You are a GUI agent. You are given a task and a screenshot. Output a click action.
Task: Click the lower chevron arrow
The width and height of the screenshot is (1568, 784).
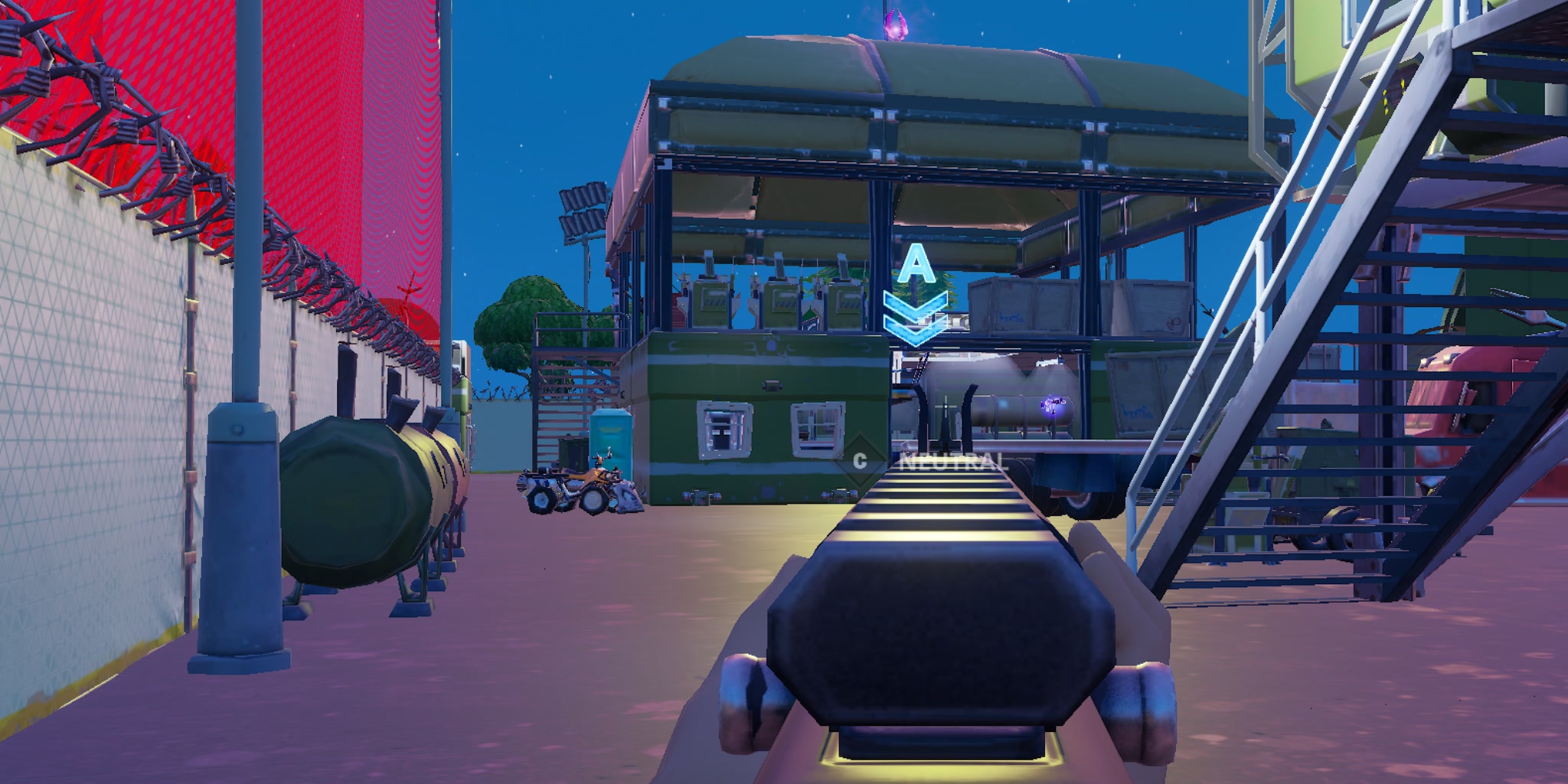click(x=916, y=331)
